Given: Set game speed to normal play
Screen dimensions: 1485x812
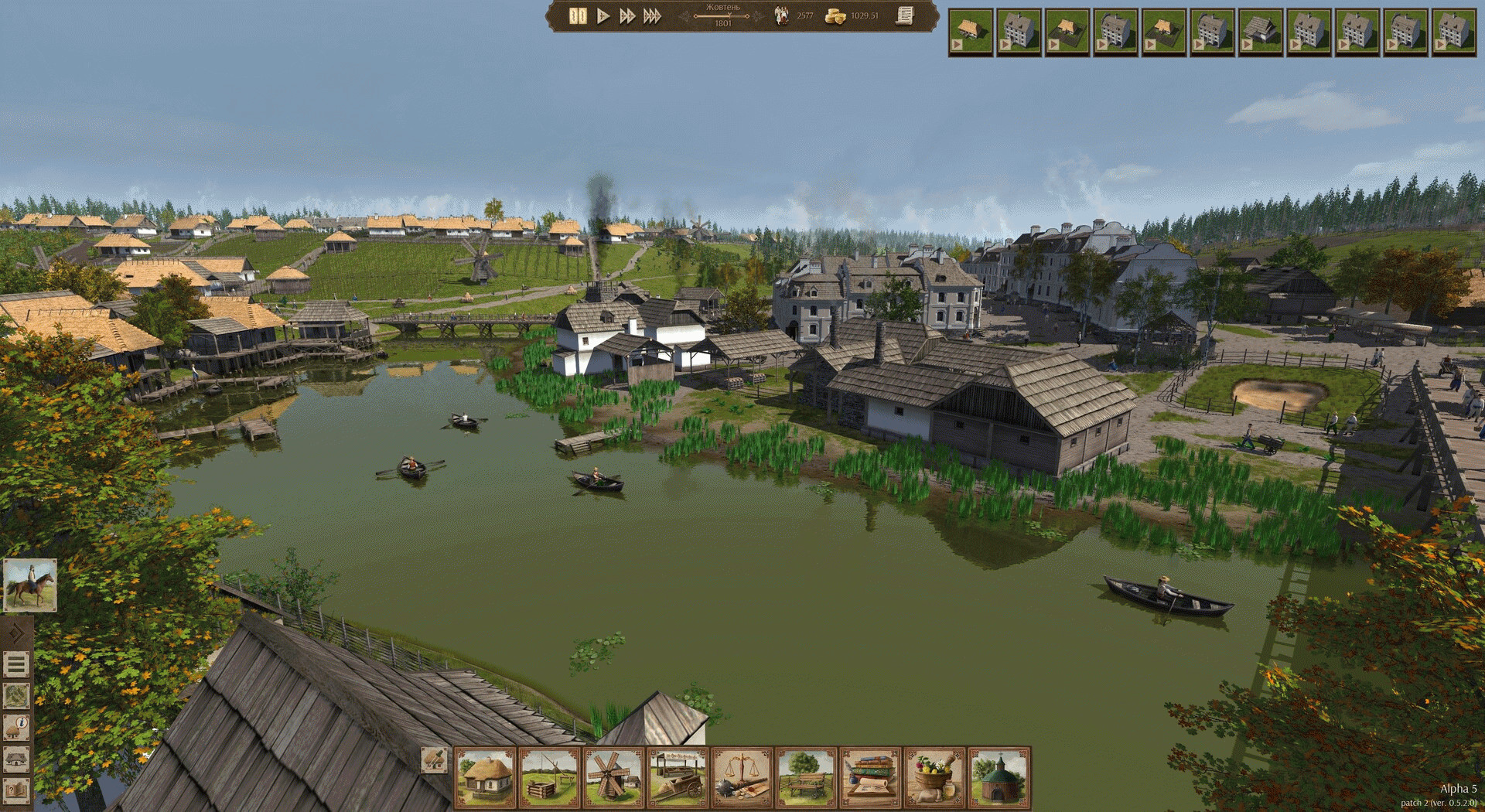Looking at the screenshot, I should click(x=603, y=15).
